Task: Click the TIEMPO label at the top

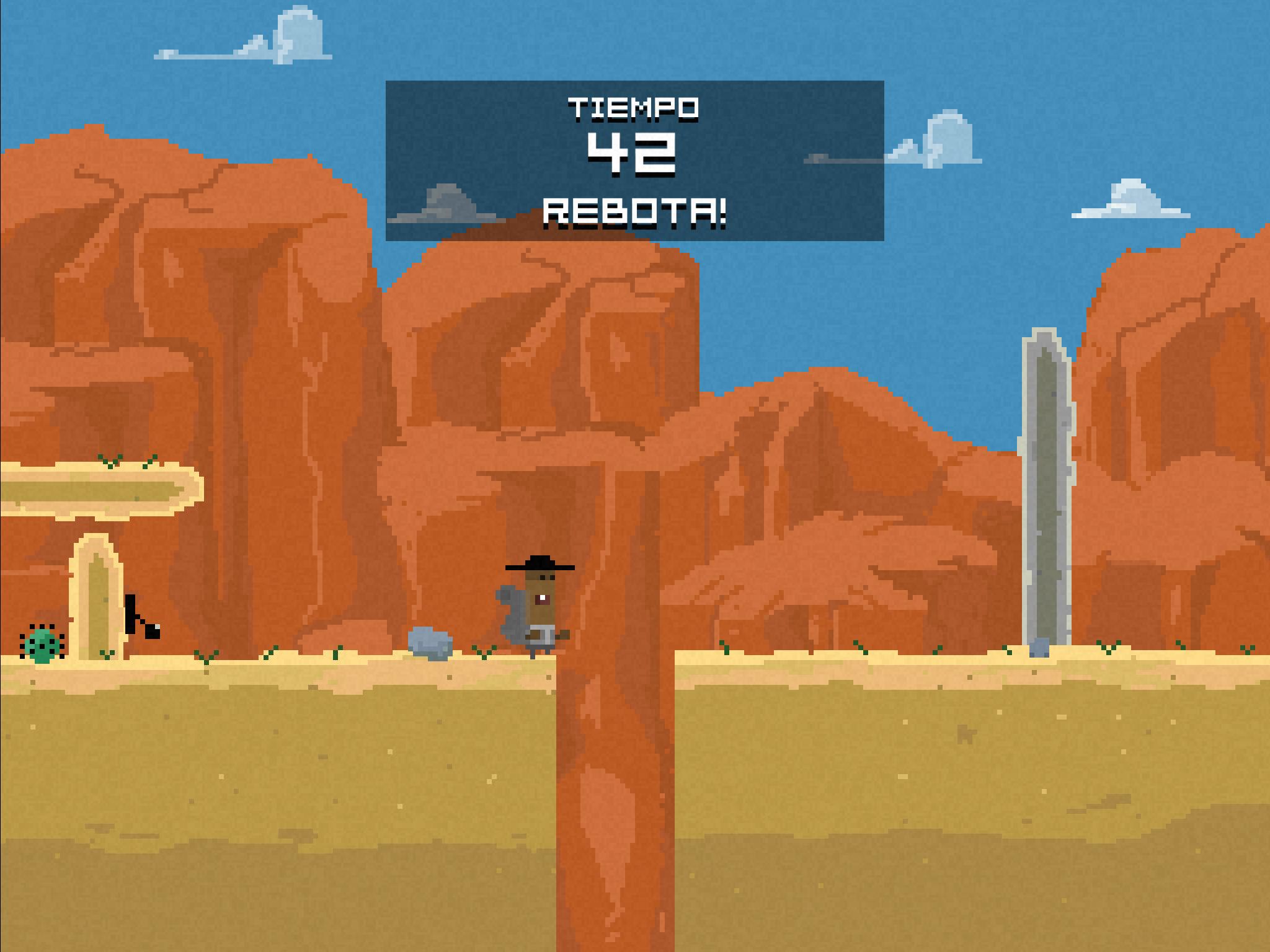Action: [635, 107]
